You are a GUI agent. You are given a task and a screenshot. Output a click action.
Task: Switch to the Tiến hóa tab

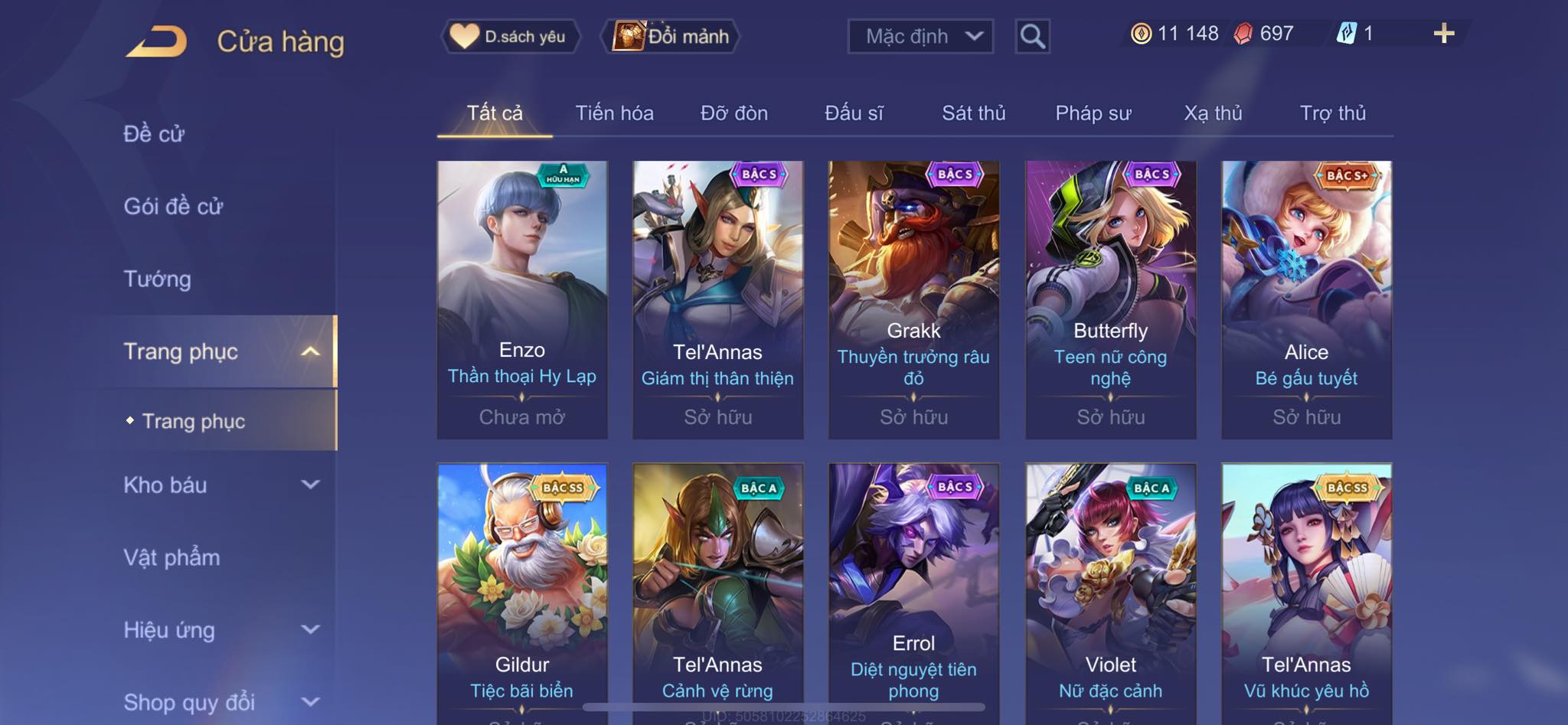pyautogui.click(x=614, y=113)
